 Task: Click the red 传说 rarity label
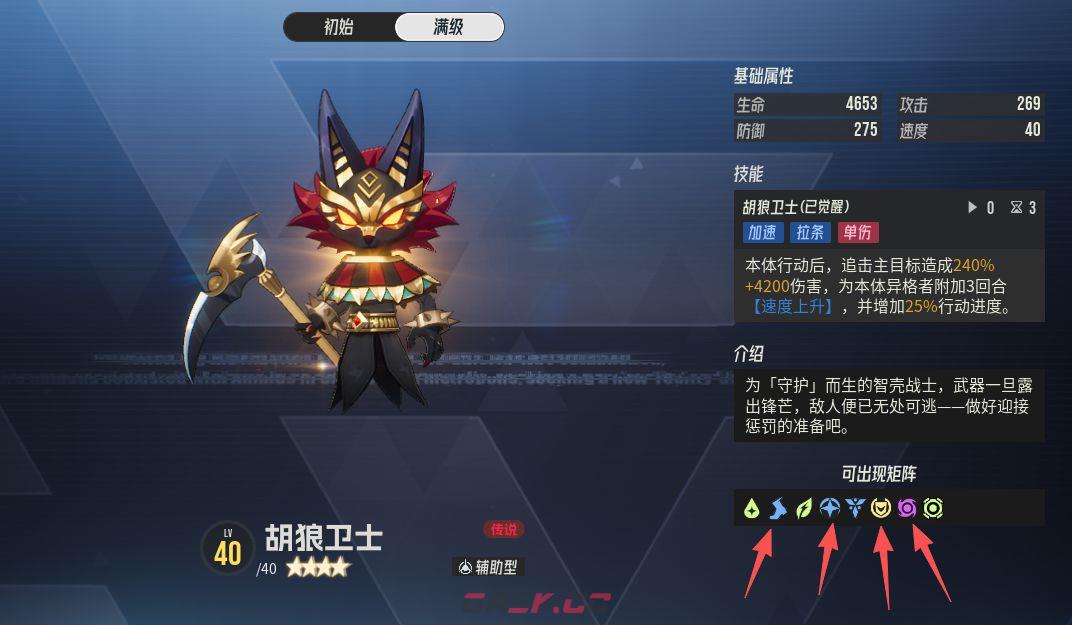[x=503, y=530]
